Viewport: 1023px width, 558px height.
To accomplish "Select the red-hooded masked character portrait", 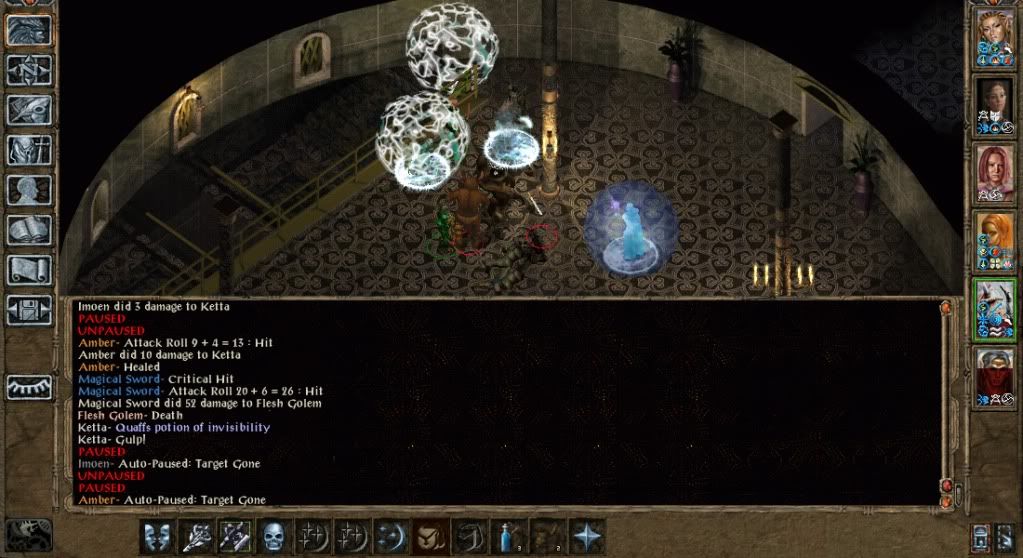I will coord(995,375).
